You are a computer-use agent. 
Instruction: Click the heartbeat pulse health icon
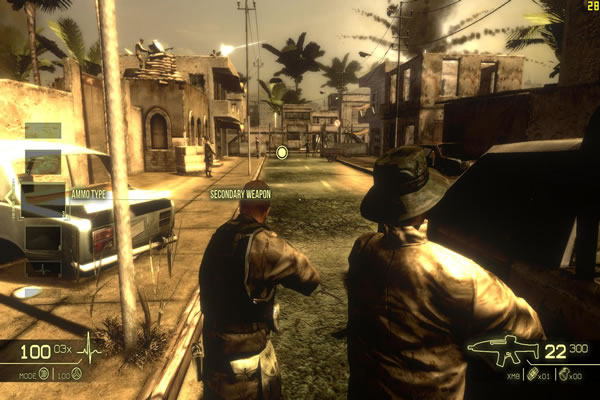88,351
